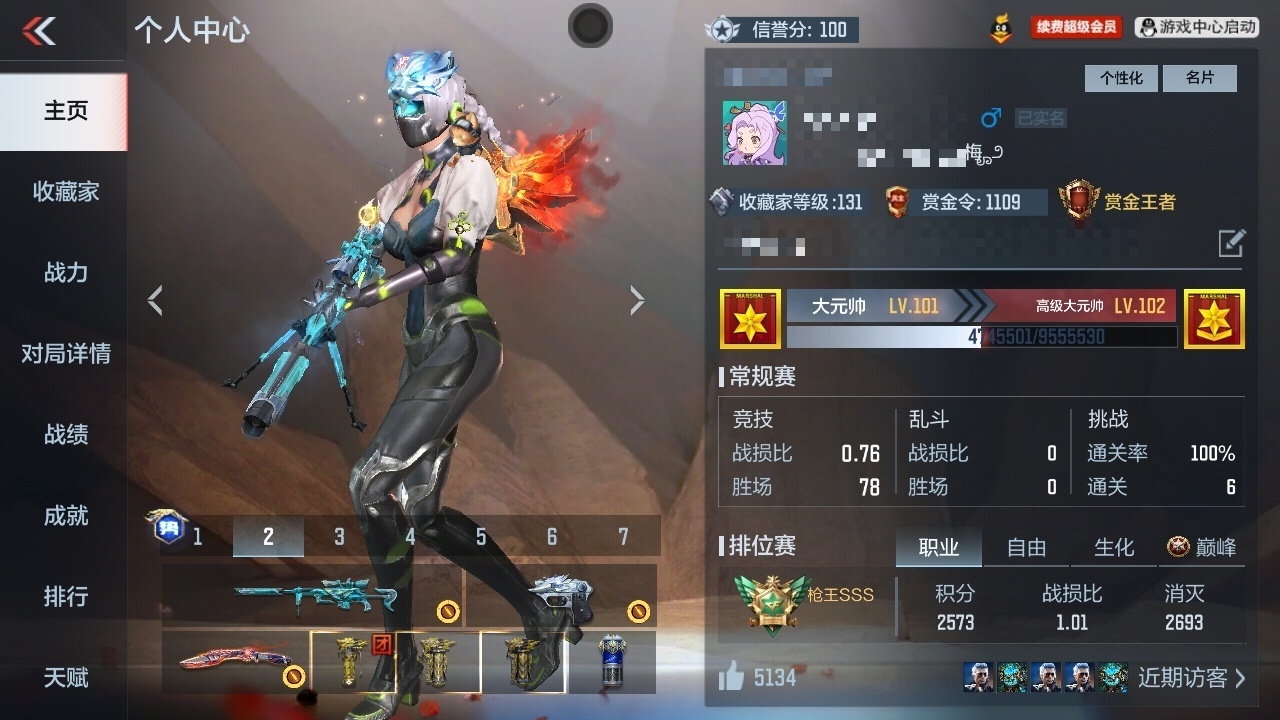
Task: Open the 成就 section
Action: [x=65, y=516]
